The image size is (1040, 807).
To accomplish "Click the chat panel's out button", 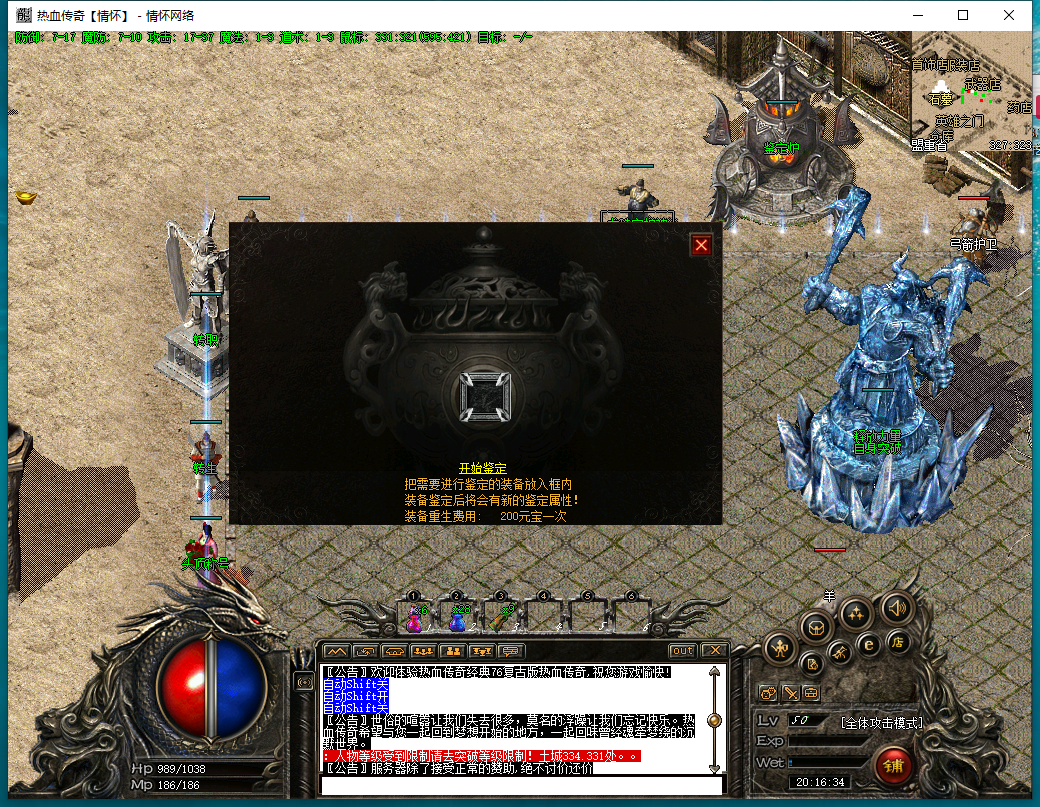I will 682,651.
